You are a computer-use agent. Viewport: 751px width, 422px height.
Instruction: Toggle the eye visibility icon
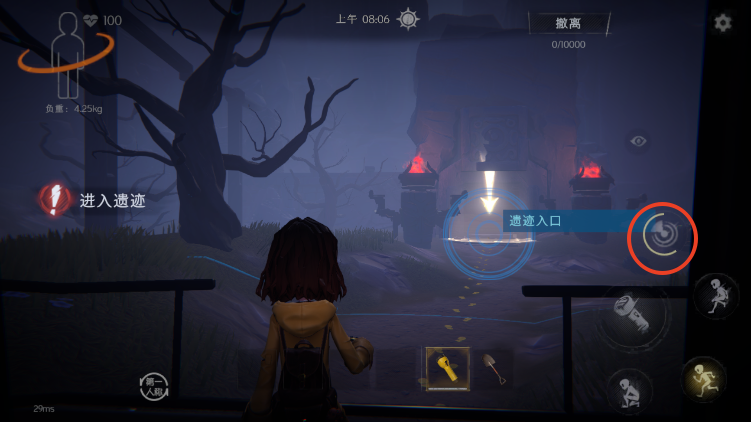click(x=638, y=141)
